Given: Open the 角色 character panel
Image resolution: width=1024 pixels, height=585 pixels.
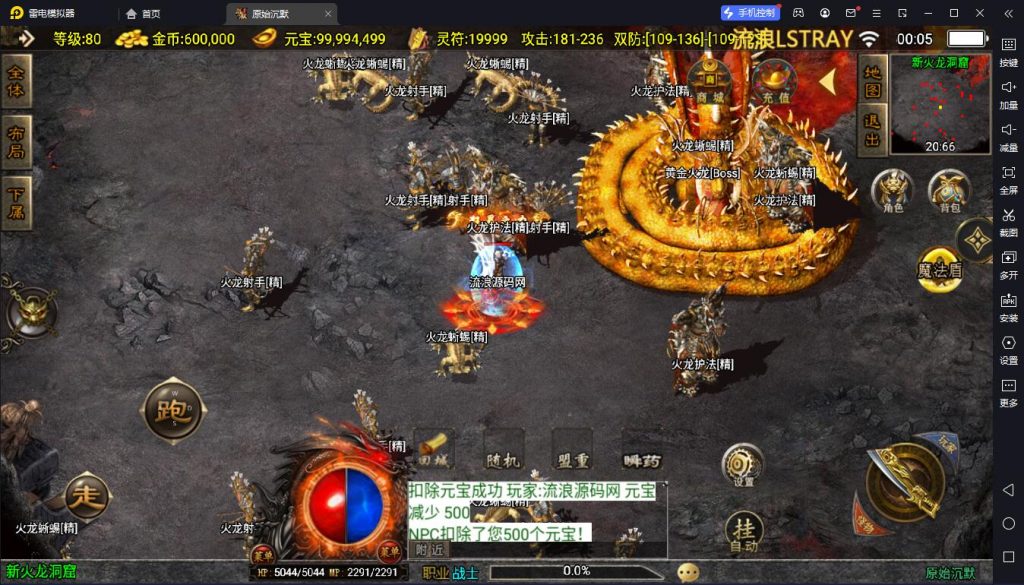Looking at the screenshot, I should click(x=892, y=190).
